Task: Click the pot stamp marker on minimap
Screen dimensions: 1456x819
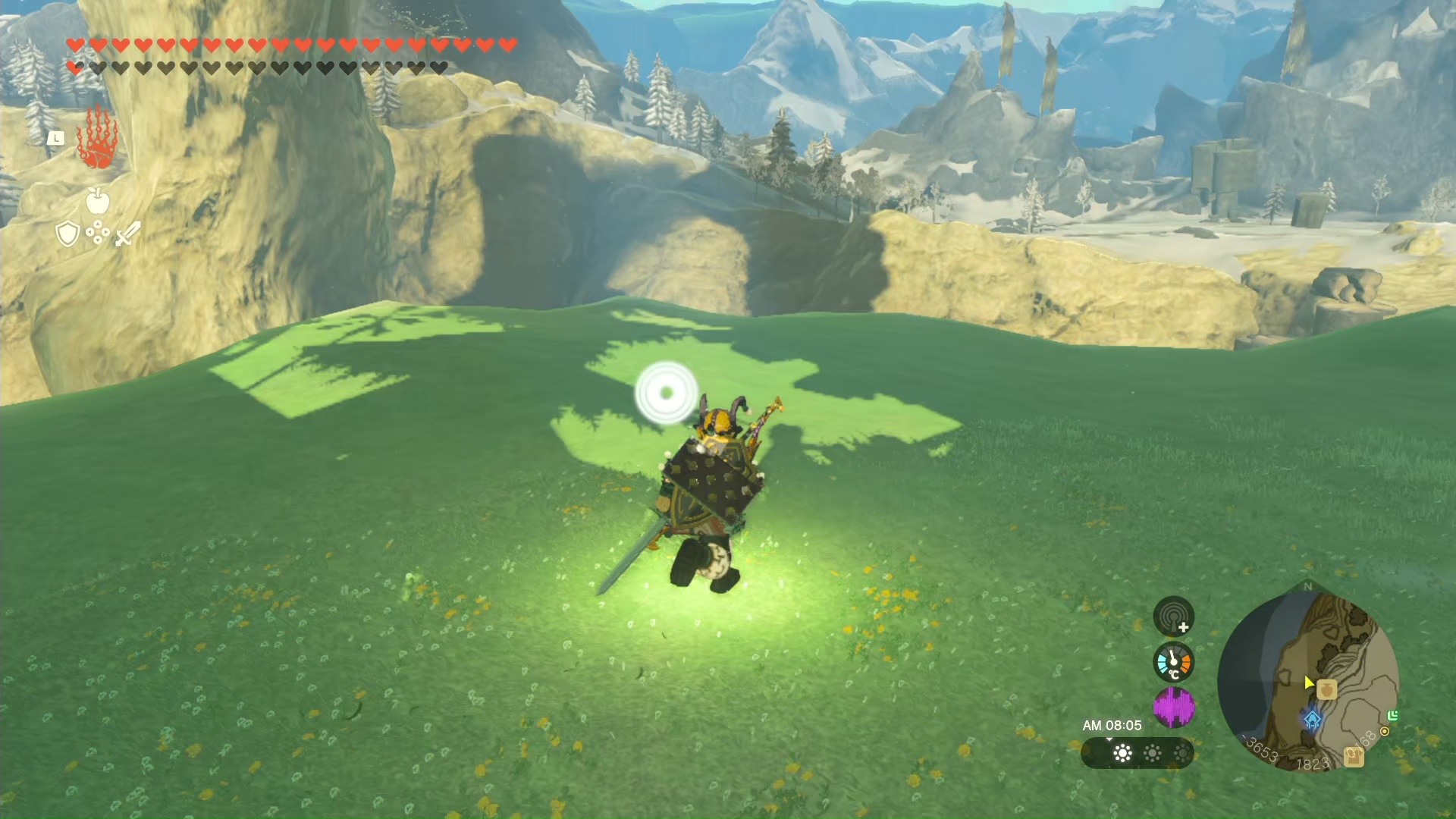Action: (1326, 689)
